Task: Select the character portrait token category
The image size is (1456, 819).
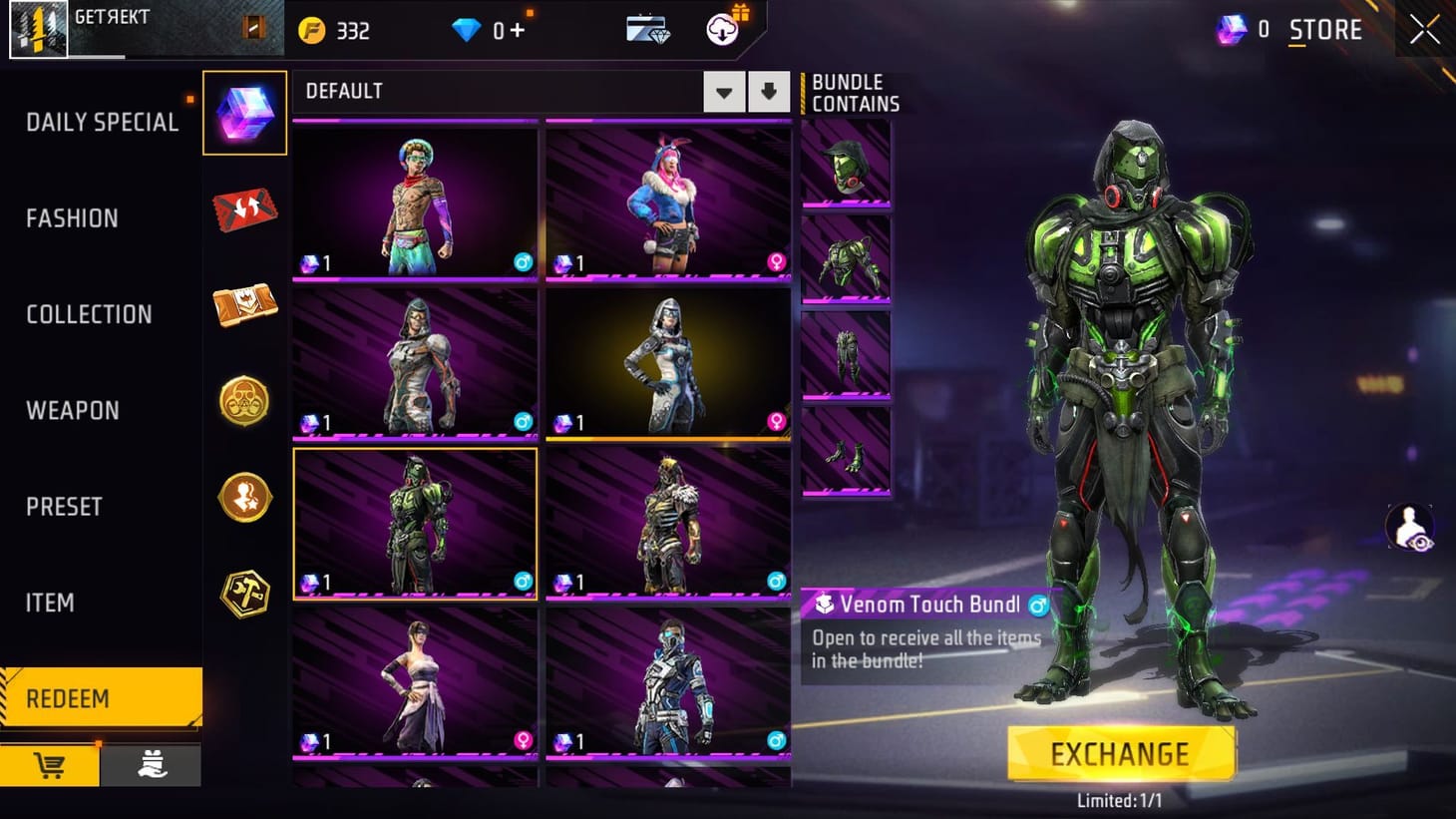Action: [244, 498]
